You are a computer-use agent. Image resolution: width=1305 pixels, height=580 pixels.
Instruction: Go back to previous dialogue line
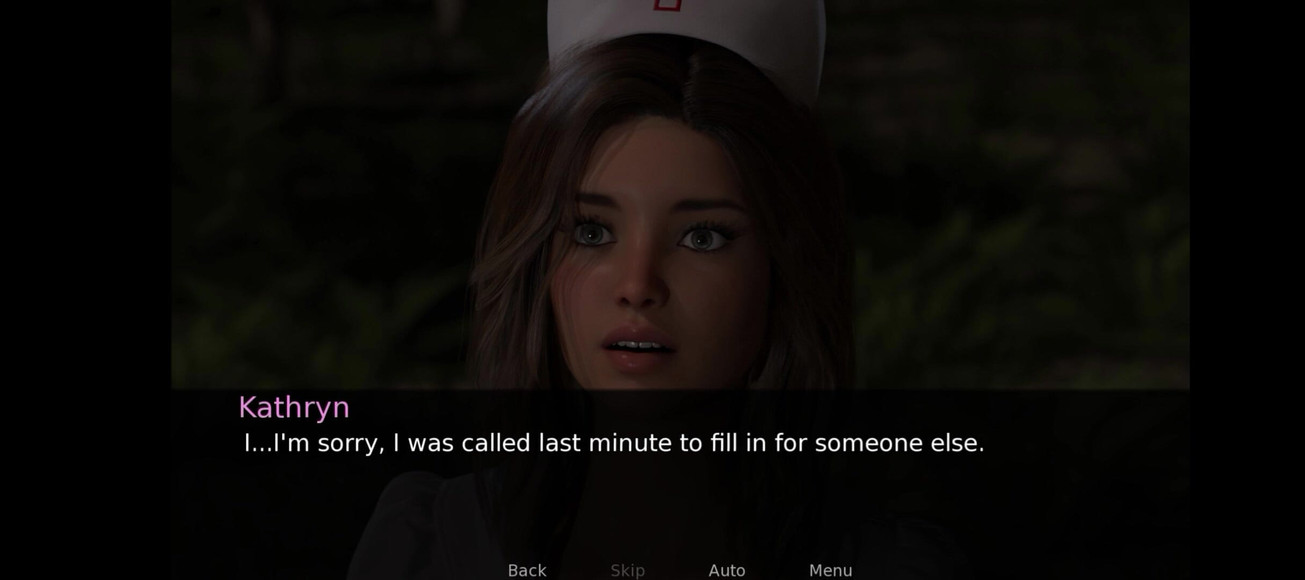click(527, 570)
